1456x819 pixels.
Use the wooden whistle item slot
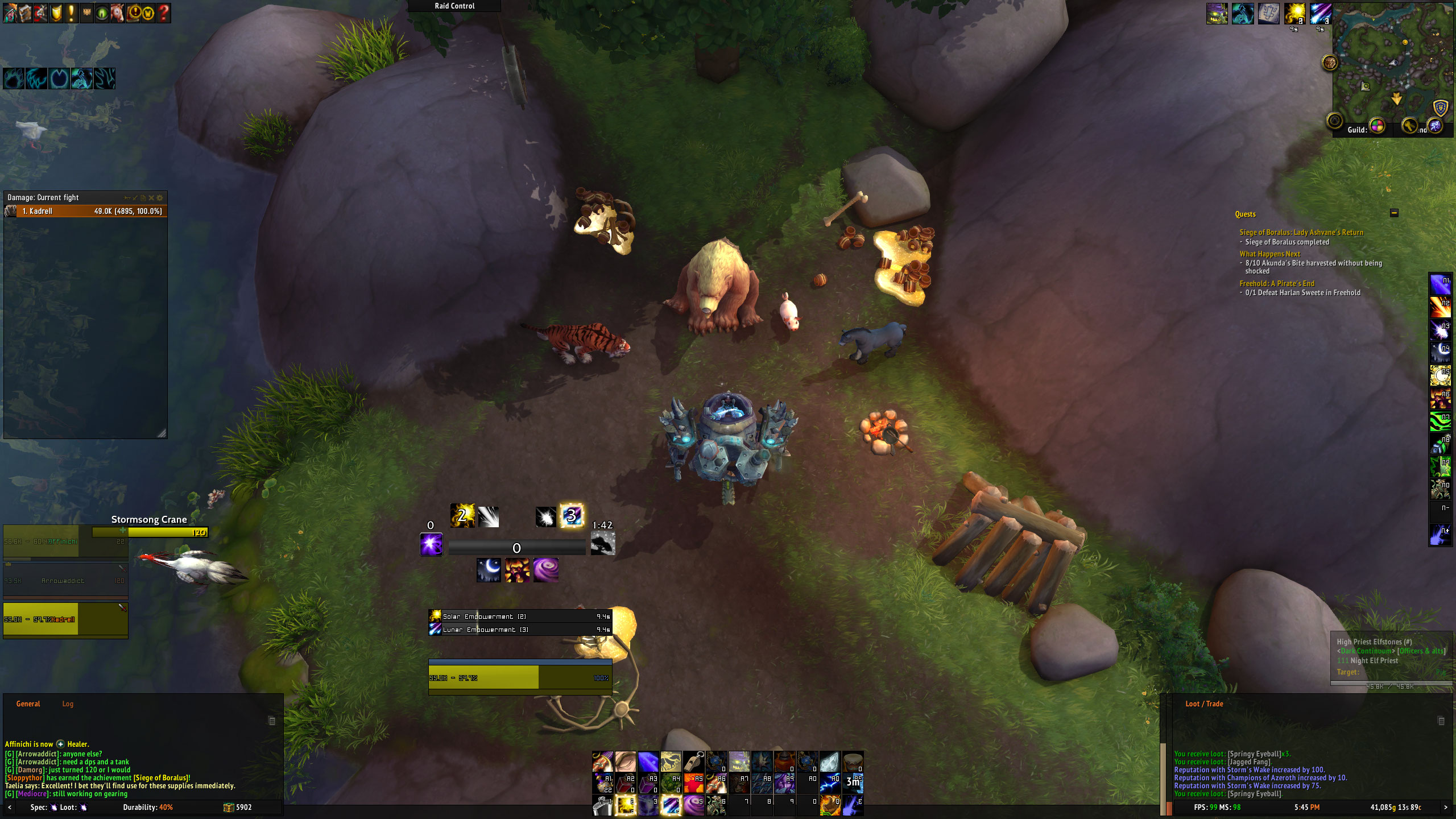pyautogui.click(x=693, y=761)
